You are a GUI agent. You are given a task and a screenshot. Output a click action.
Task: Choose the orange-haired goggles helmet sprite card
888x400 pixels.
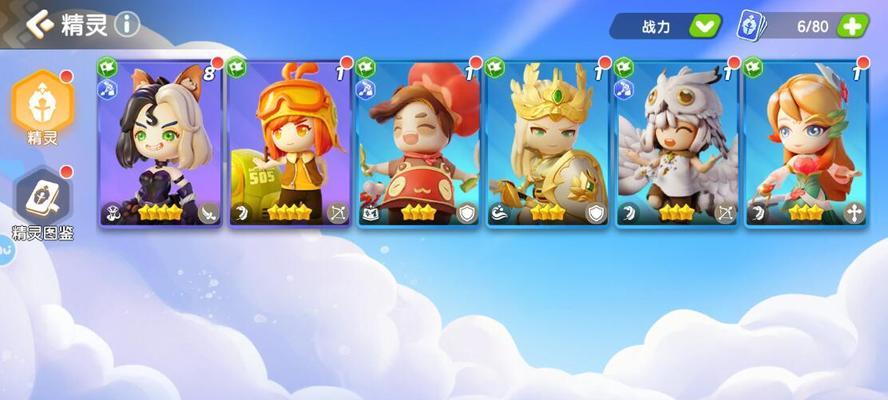click(290, 143)
